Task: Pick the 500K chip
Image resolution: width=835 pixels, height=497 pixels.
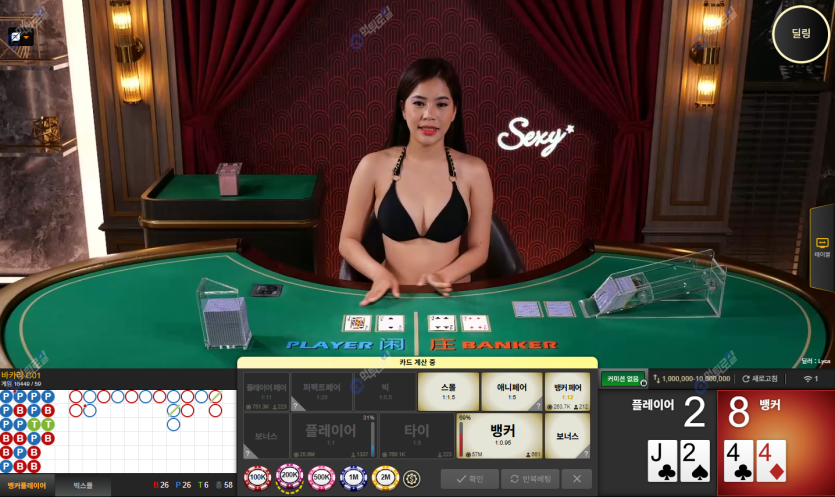Action: point(322,478)
